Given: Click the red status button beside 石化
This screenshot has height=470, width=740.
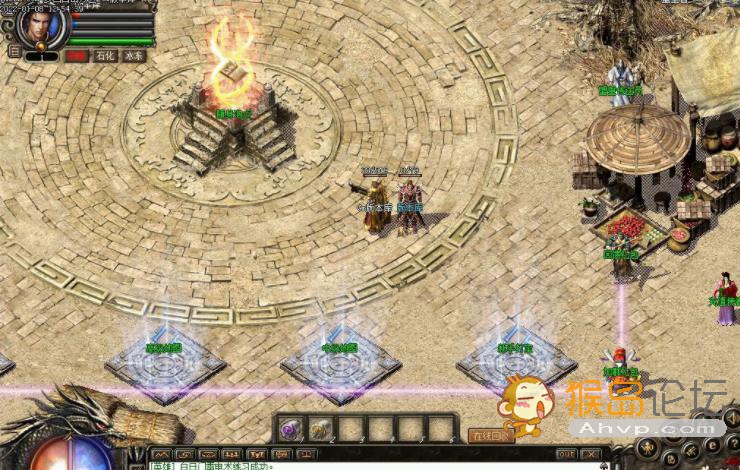Looking at the screenshot, I should pos(76,56).
